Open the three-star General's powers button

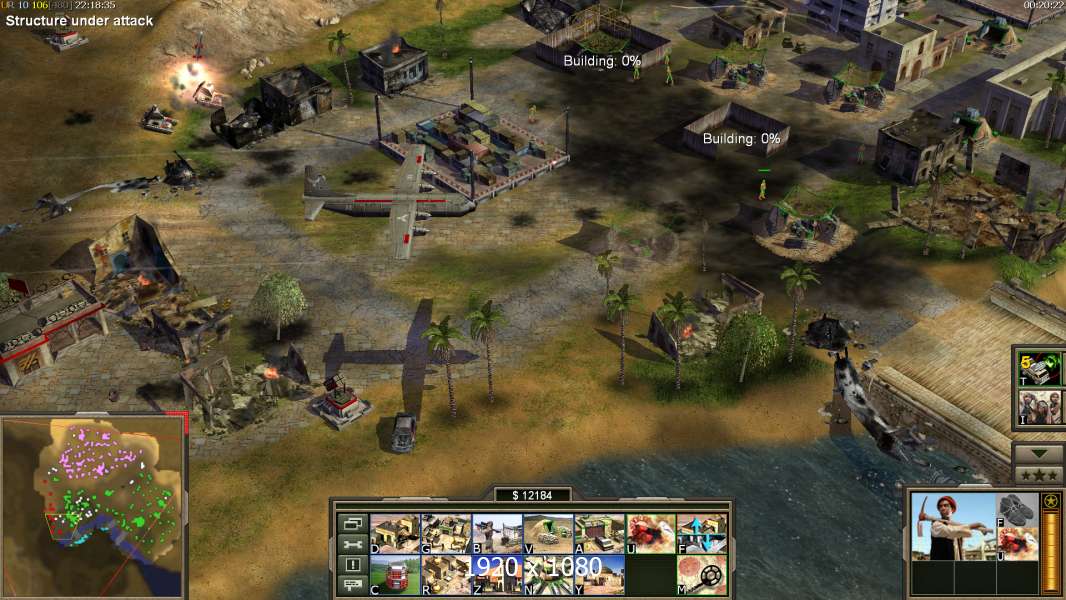(x=1039, y=475)
